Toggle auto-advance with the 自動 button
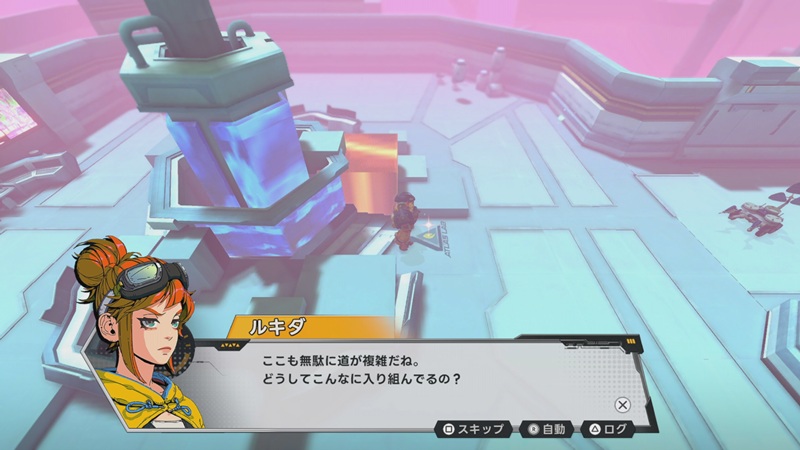800x450 pixels. (x=548, y=430)
